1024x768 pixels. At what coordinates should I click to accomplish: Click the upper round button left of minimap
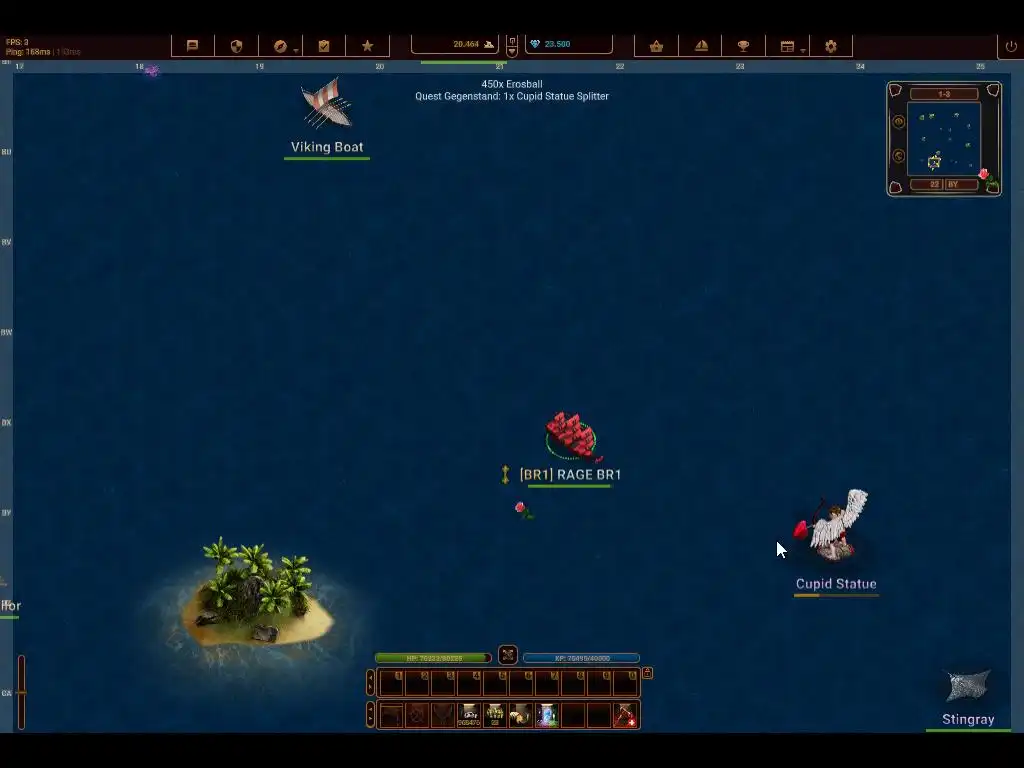point(898,122)
